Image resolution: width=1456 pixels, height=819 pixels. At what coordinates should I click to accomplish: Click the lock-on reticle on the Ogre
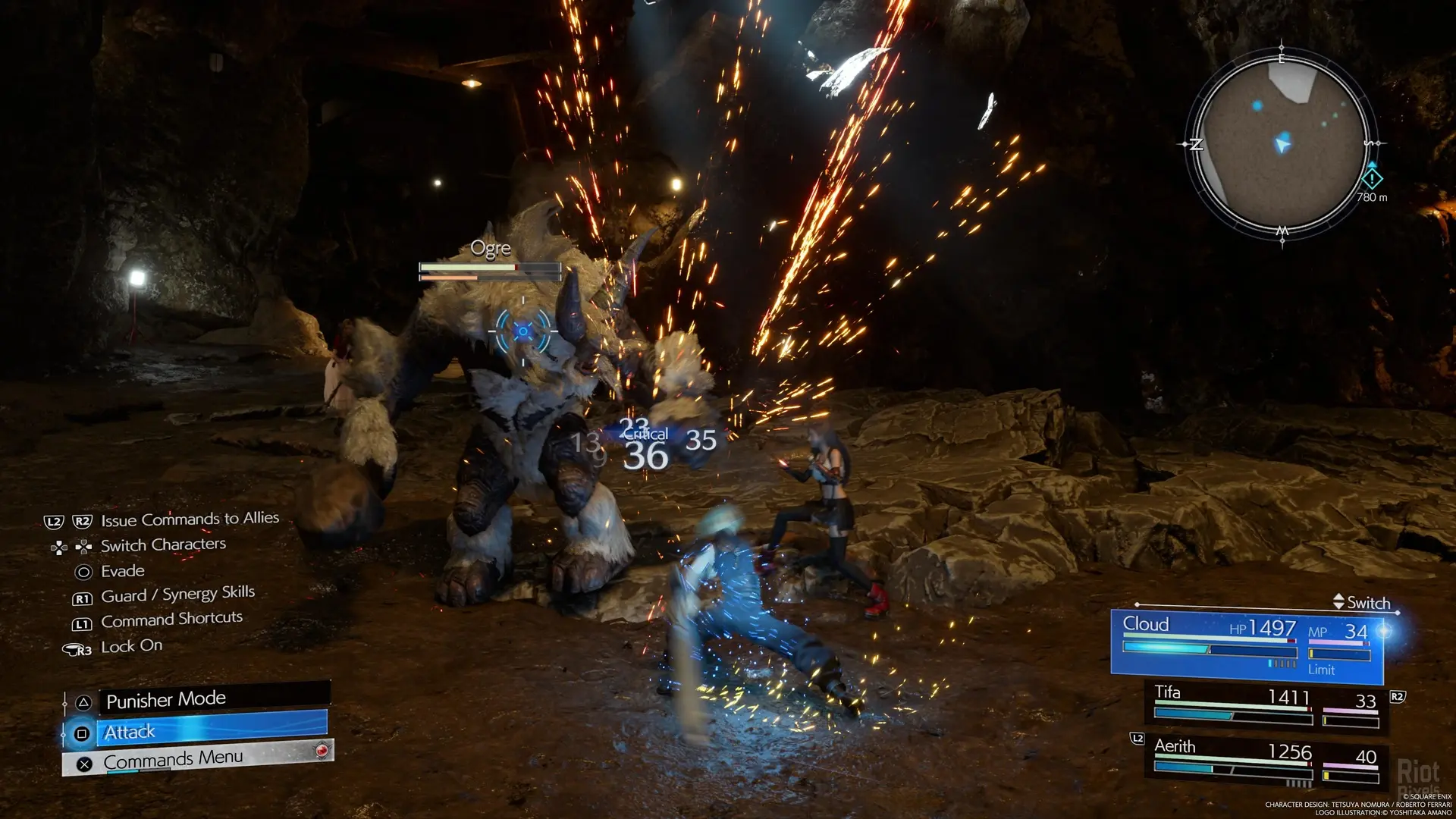click(523, 331)
